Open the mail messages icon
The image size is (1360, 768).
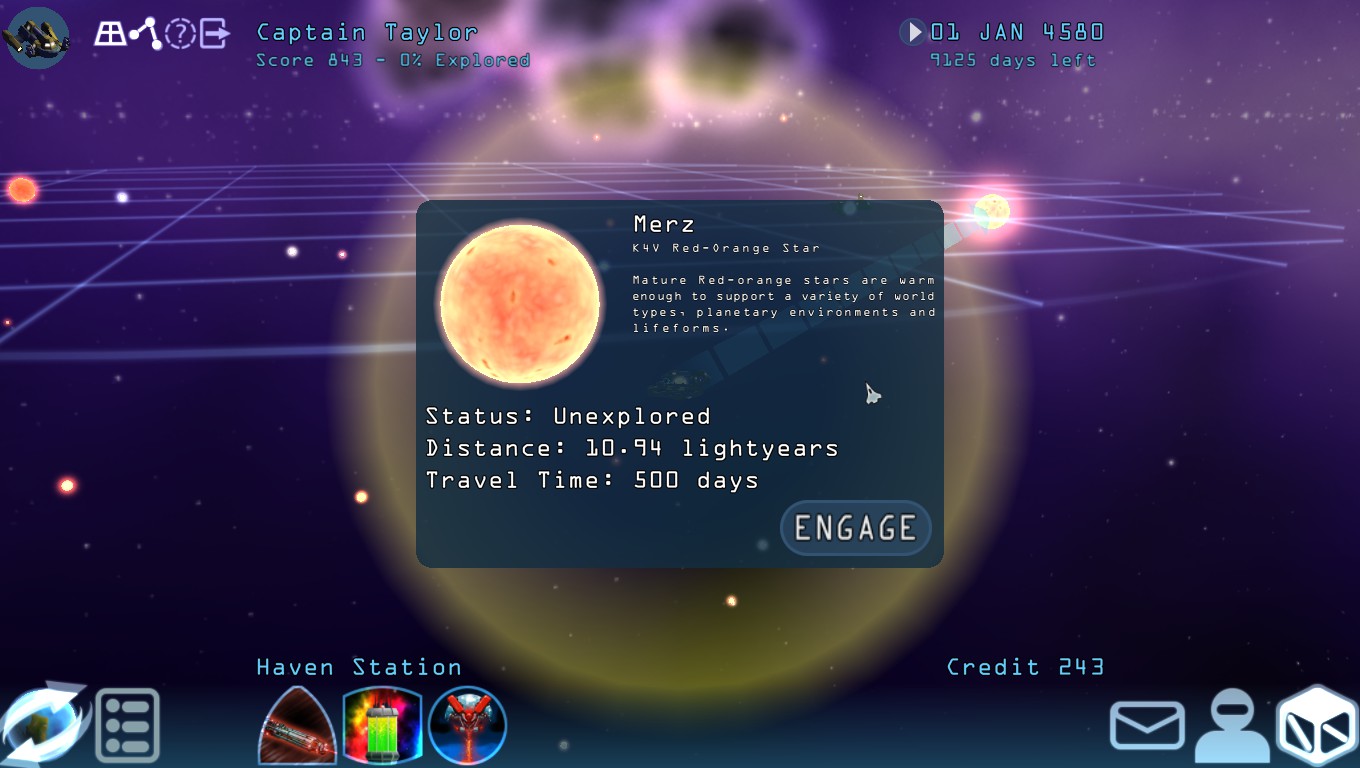pyautogui.click(x=1147, y=725)
